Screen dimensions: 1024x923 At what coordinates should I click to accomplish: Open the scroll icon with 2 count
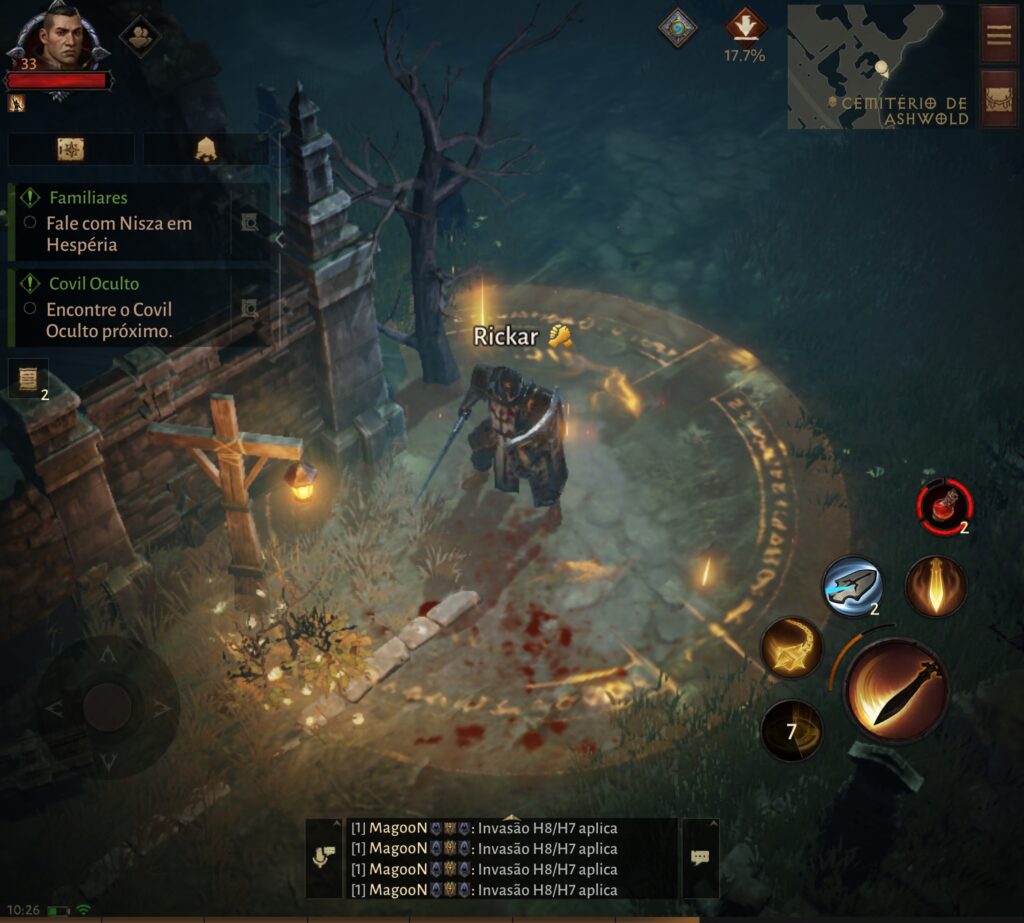pos(28,379)
